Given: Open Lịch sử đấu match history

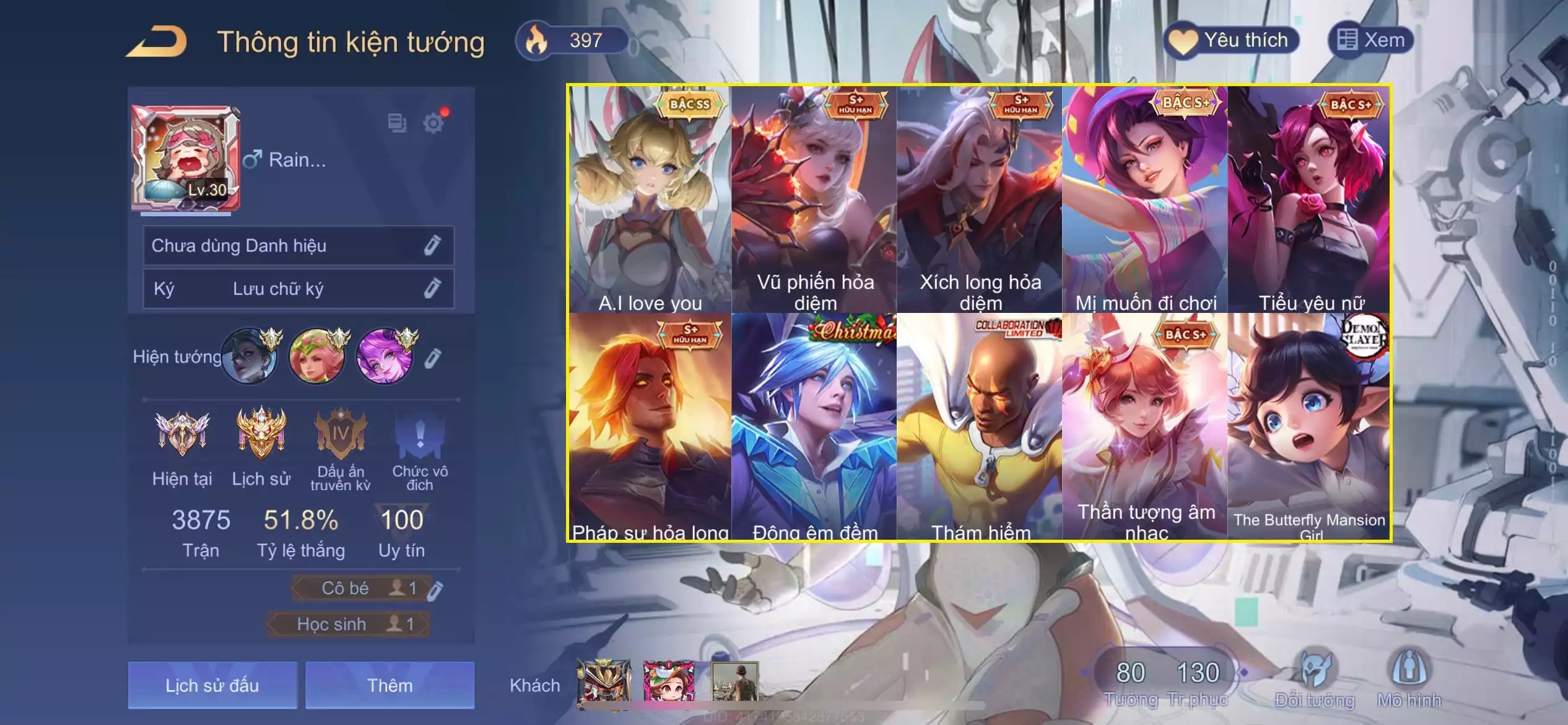Looking at the screenshot, I should point(212,685).
